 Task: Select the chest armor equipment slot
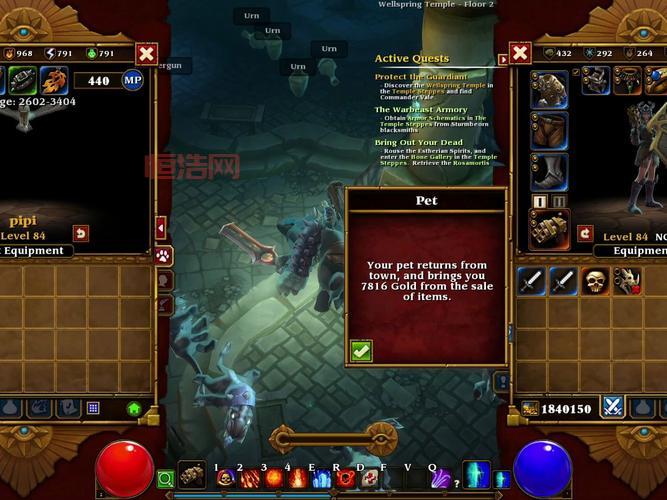pos(549,89)
